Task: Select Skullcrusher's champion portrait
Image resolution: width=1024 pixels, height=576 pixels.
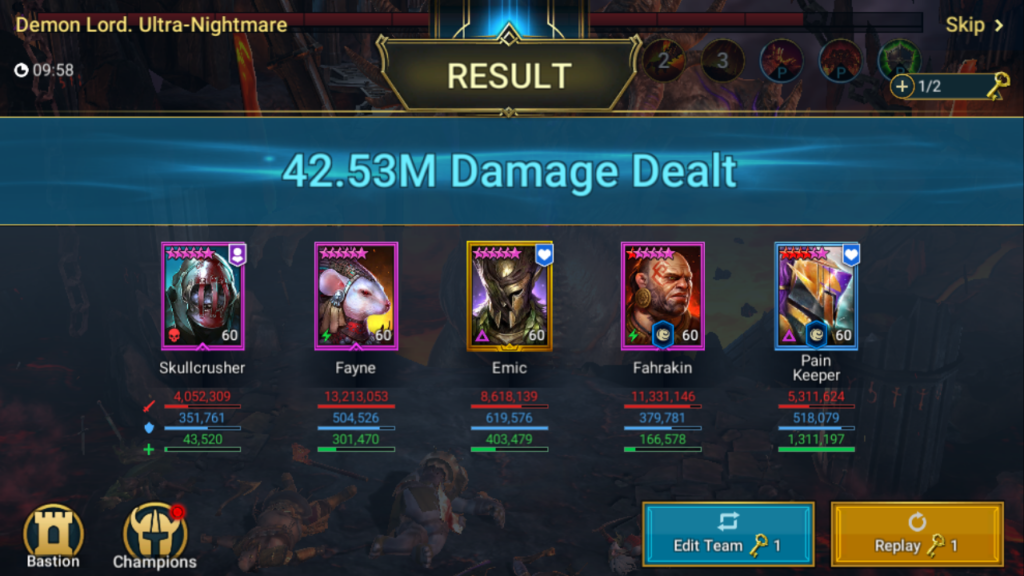Action: (203, 296)
